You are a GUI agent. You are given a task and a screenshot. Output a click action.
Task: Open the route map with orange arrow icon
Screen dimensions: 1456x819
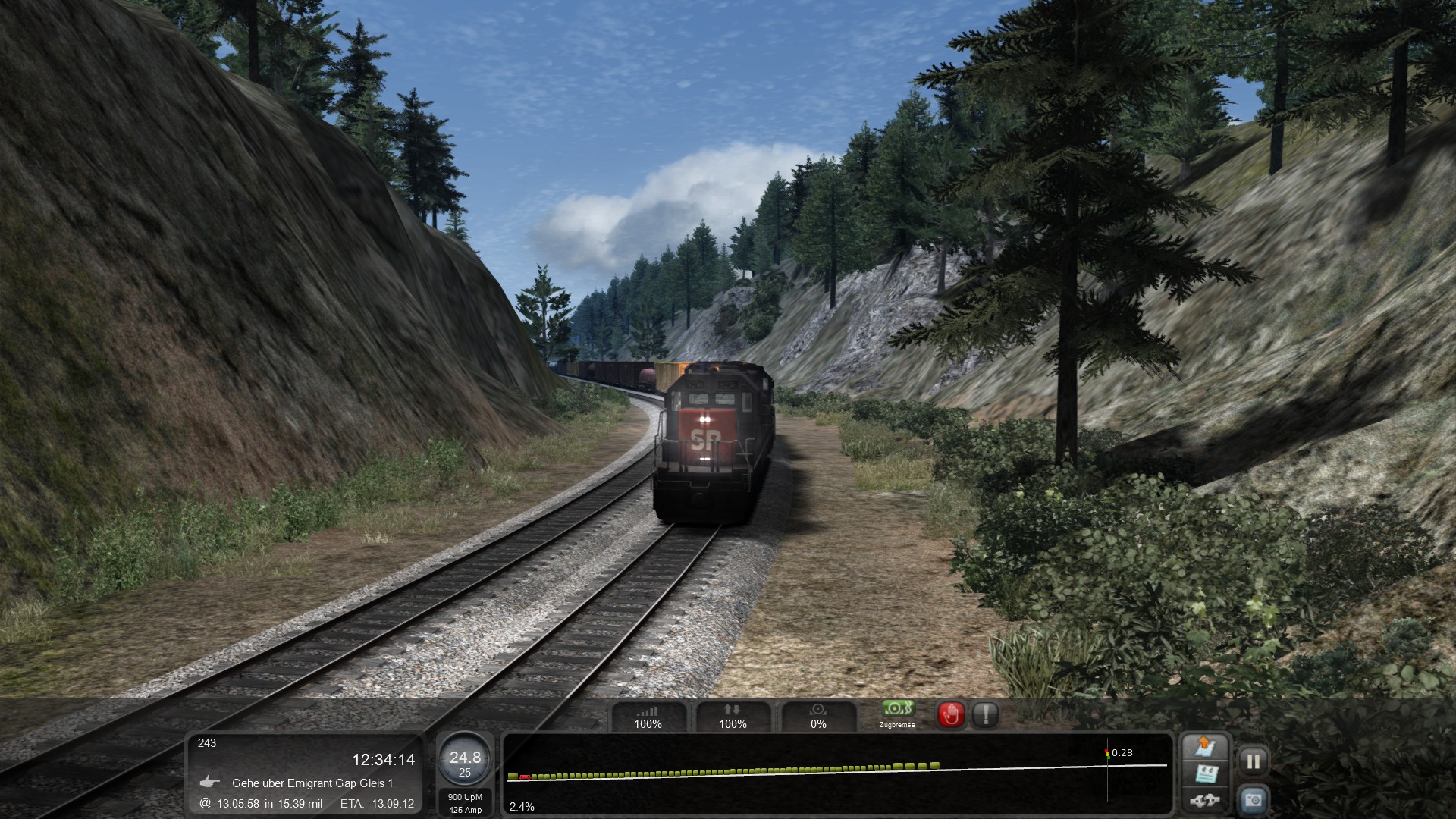coord(1205,747)
